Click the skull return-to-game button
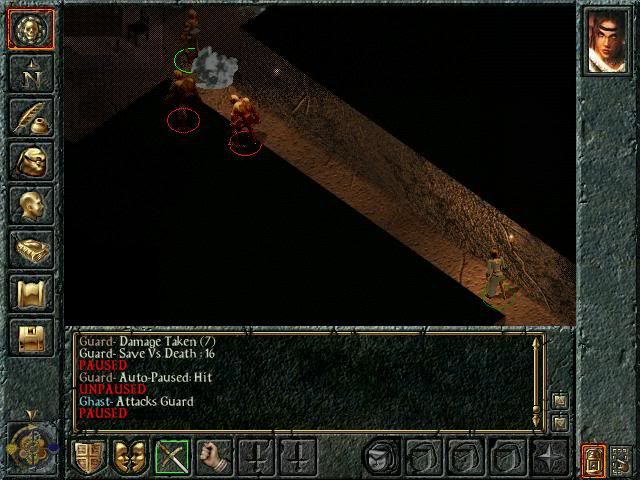Screen dimensions: 640x480 pyautogui.click(x=30, y=29)
